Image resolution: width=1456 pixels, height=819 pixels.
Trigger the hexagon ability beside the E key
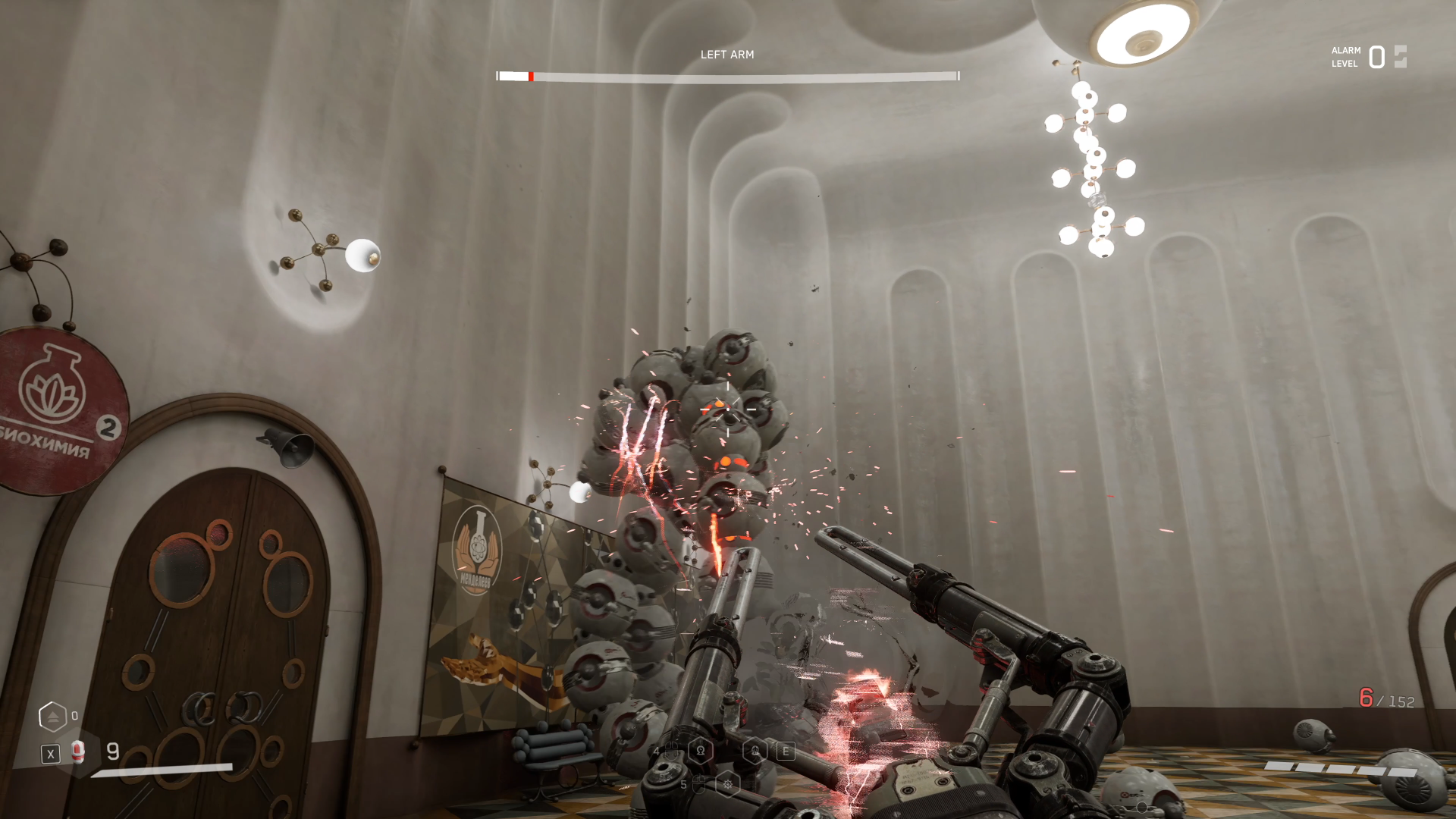click(x=755, y=751)
